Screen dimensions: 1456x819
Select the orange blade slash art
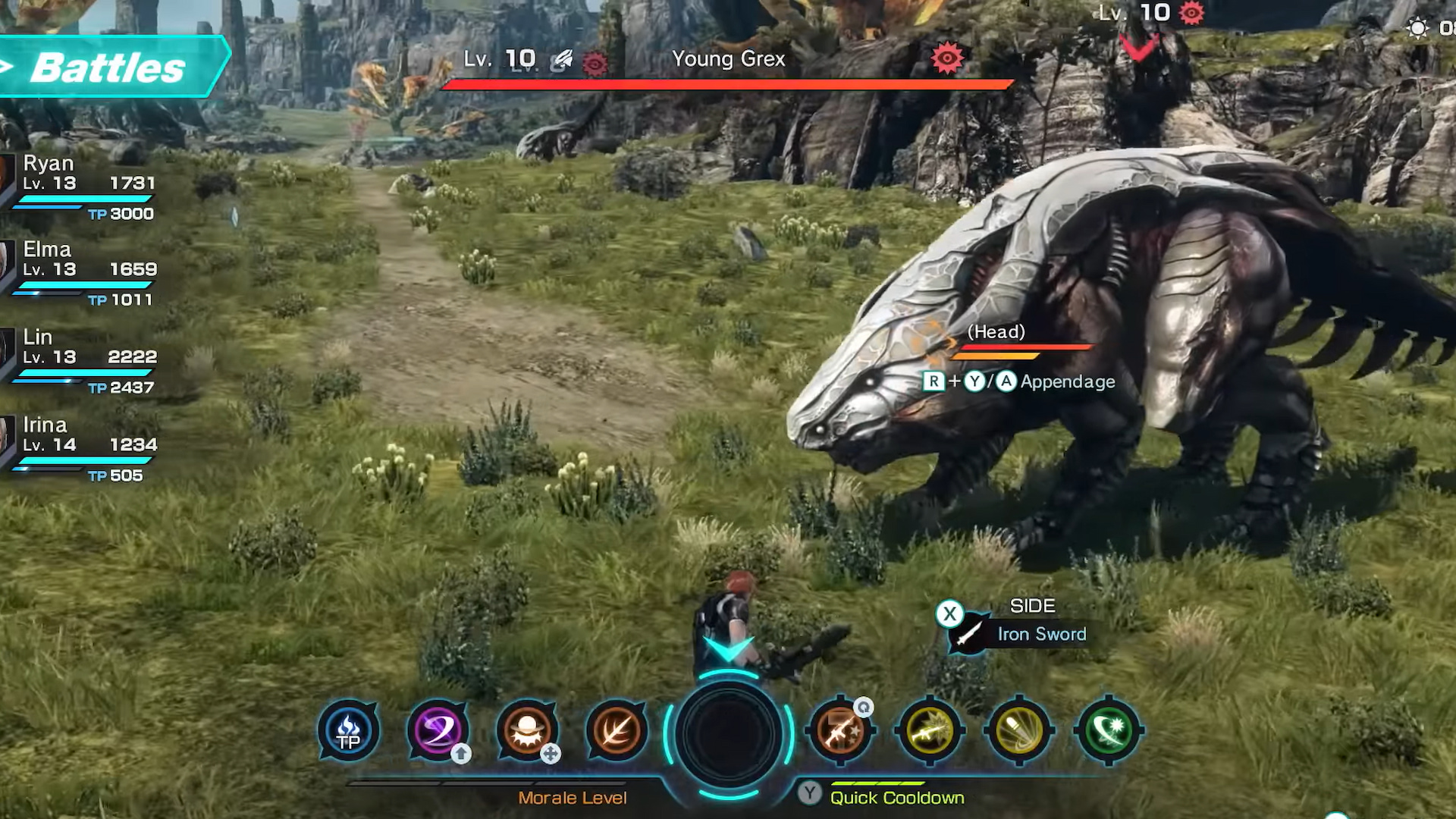click(x=616, y=731)
